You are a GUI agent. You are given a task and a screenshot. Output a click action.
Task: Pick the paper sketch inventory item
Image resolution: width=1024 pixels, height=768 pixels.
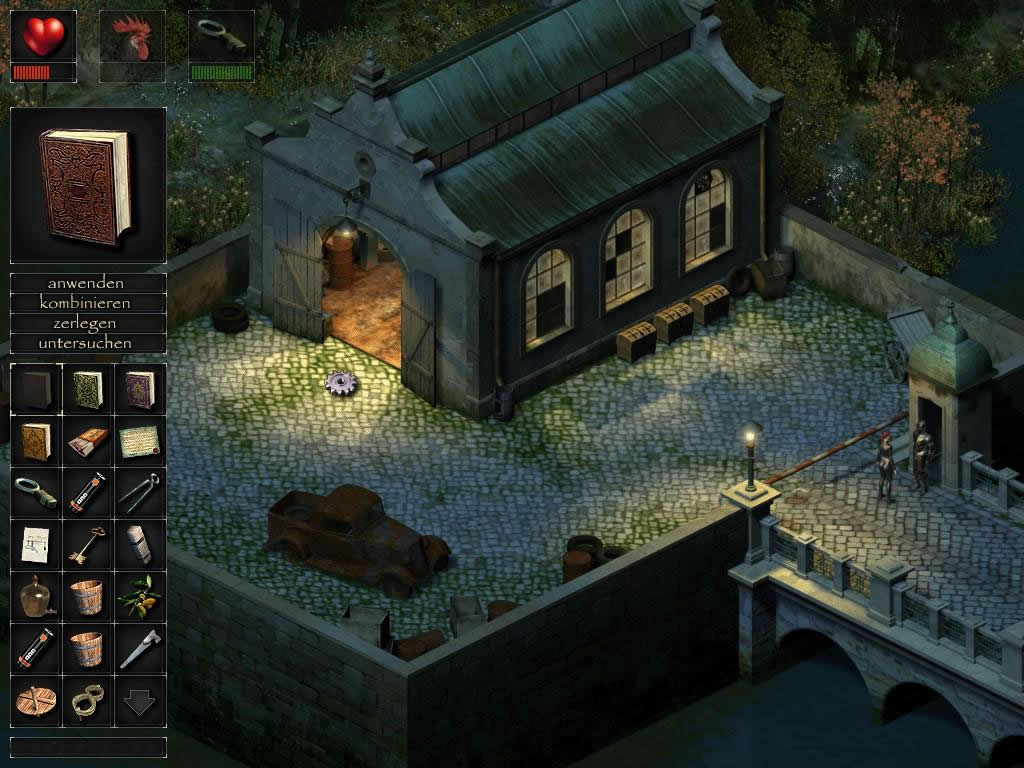click(36, 545)
